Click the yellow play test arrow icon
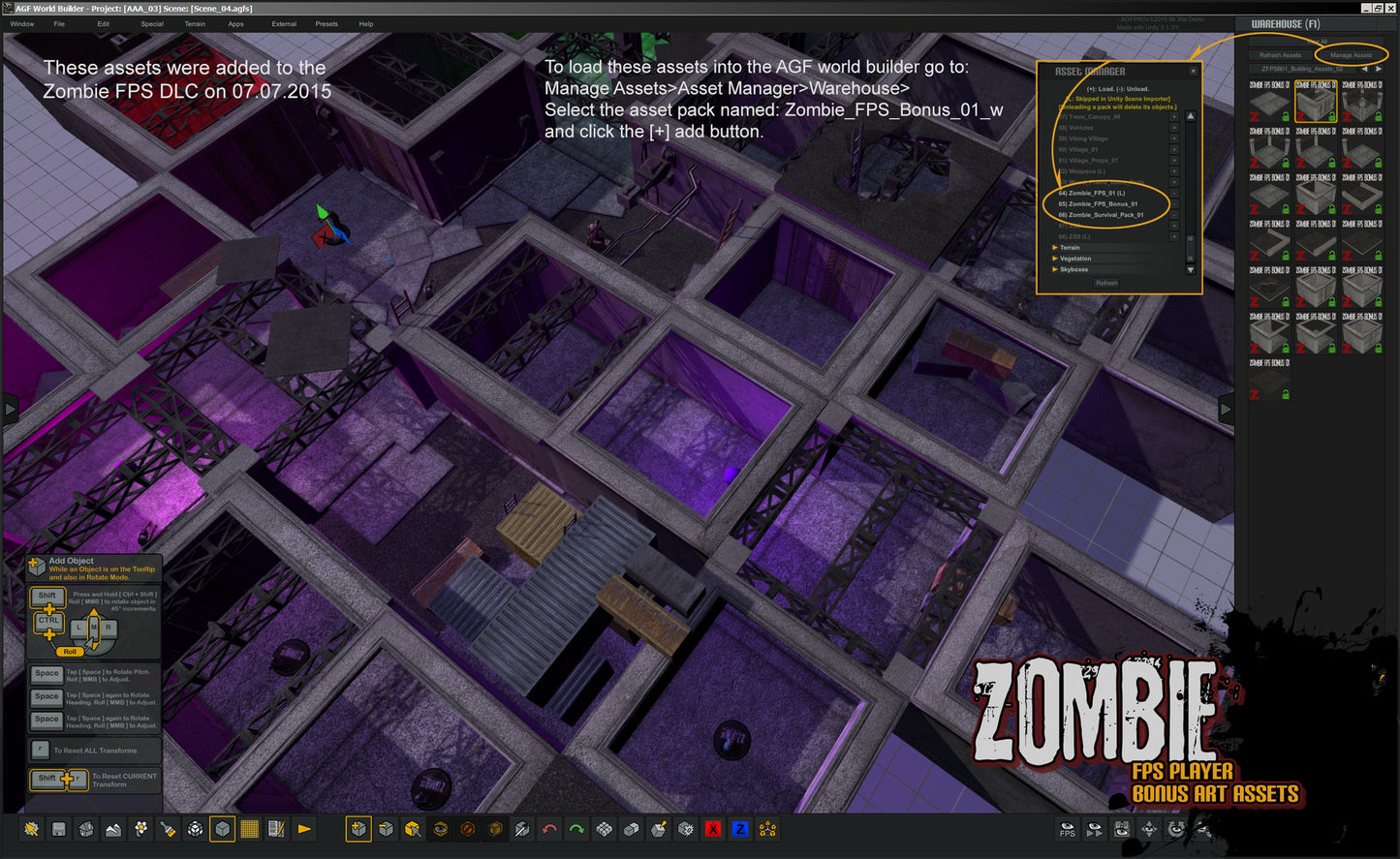Image resolution: width=1400 pixels, height=859 pixels. click(302, 829)
